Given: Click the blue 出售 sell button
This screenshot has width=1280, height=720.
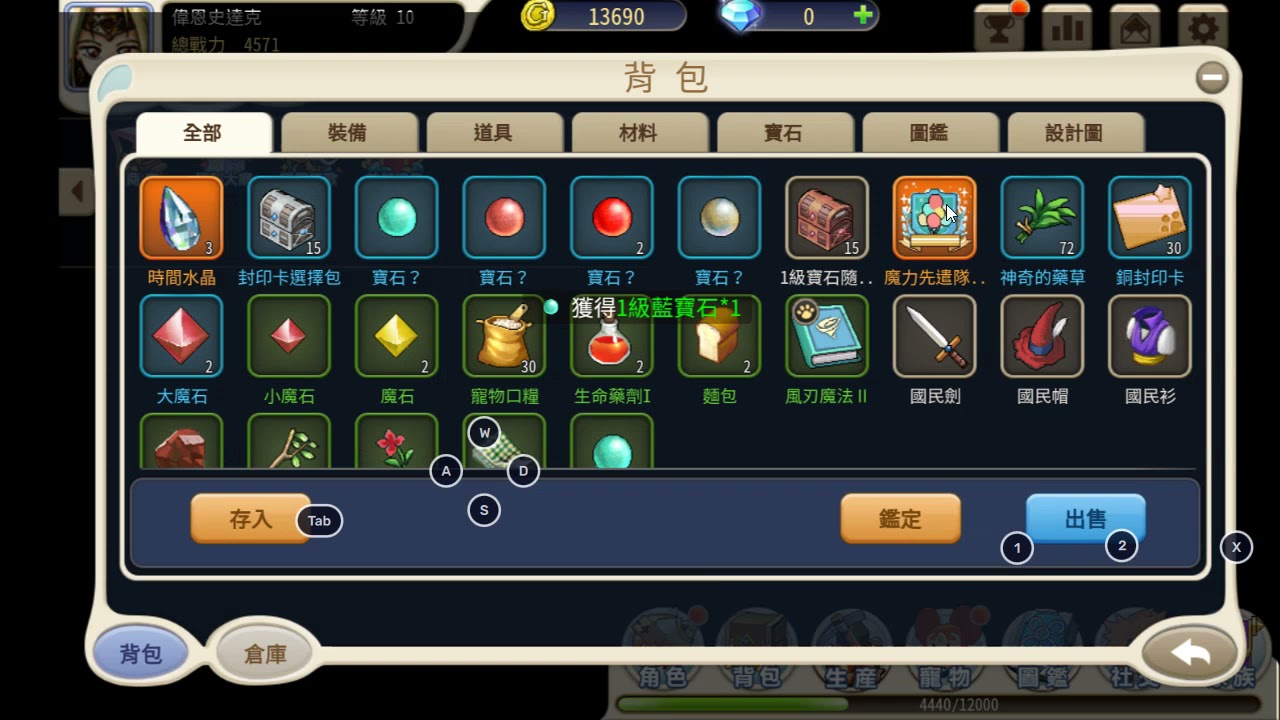Looking at the screenshot, I should (x=1085, y=519).
